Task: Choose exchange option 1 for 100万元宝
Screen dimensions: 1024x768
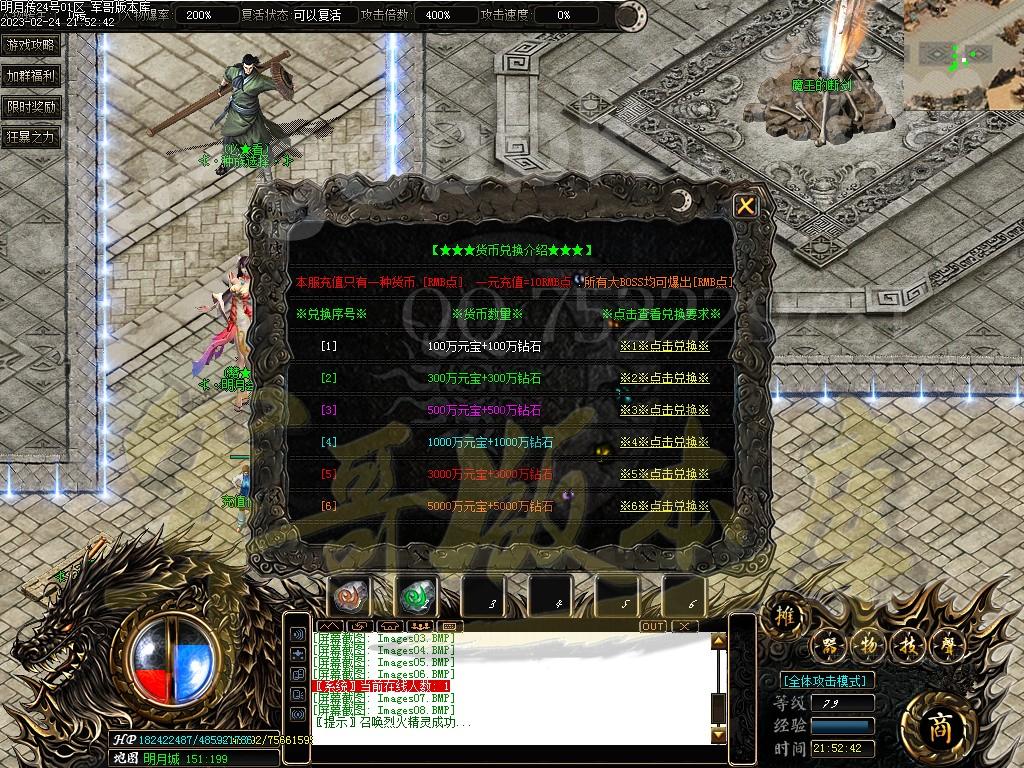Action: (664, 346)
